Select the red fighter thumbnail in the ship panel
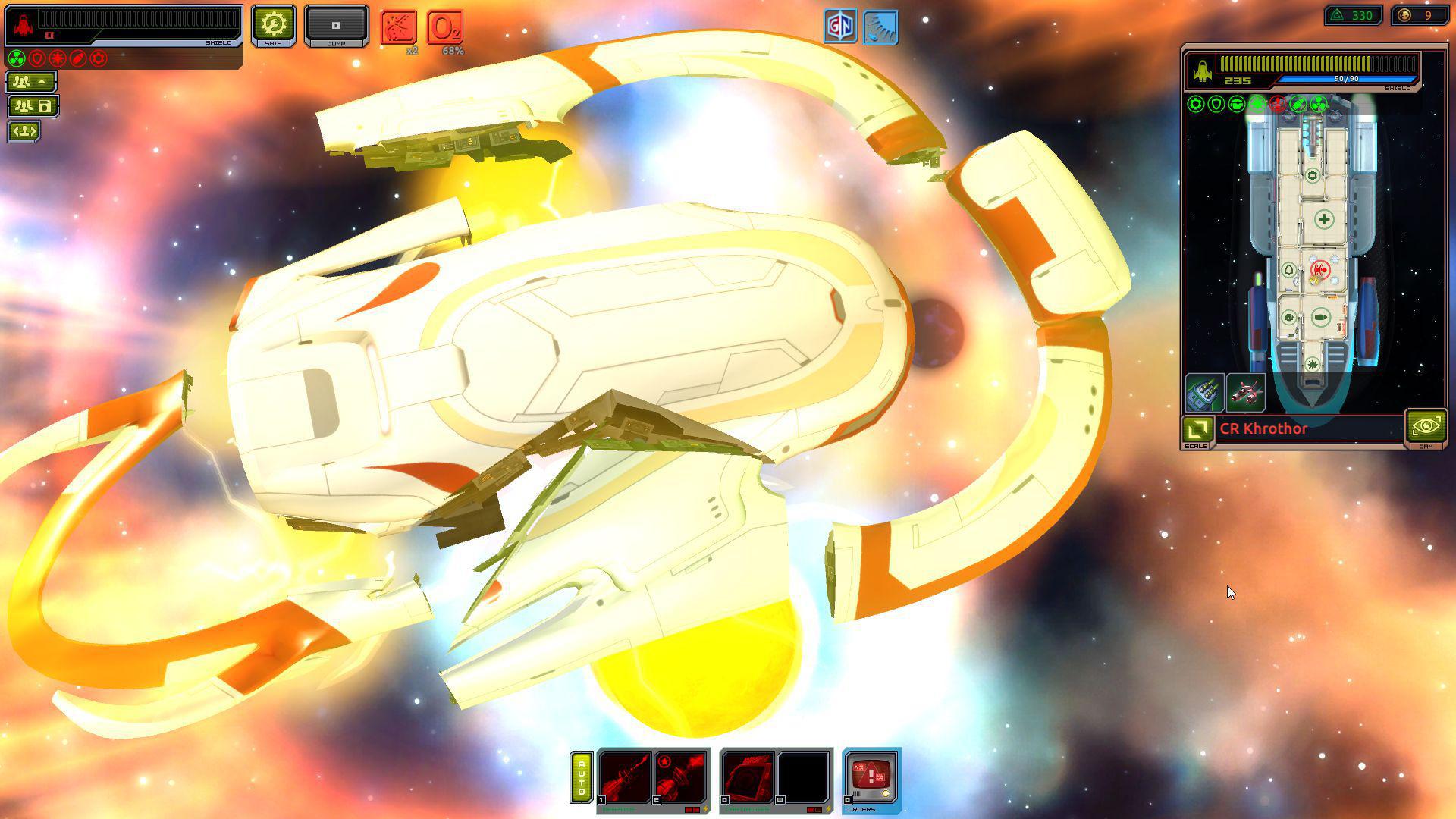1456x819 pixels. tap(1244, 393)
